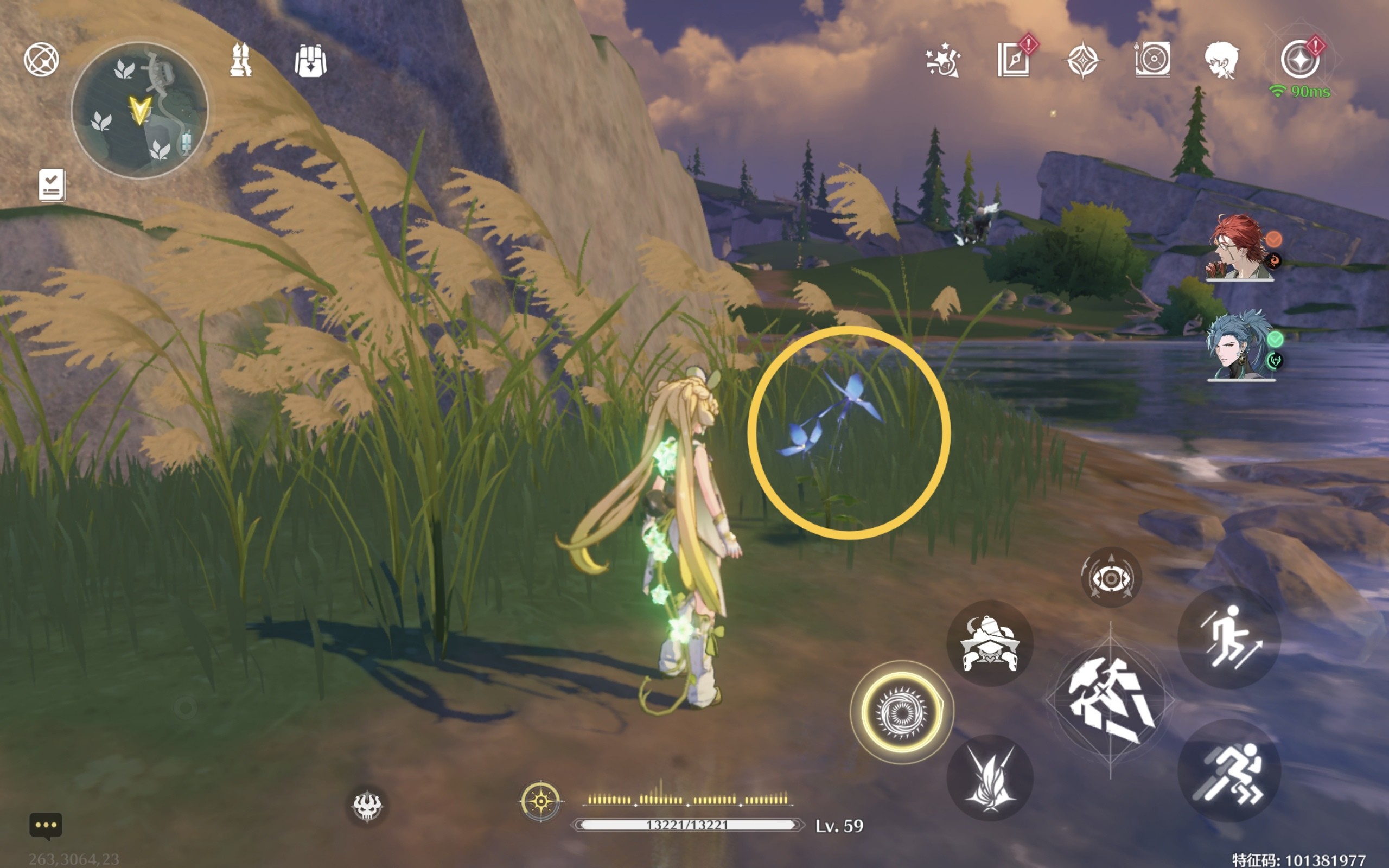Open the circular minimap
The image size is (1389, 868).
tap(139, 110)
